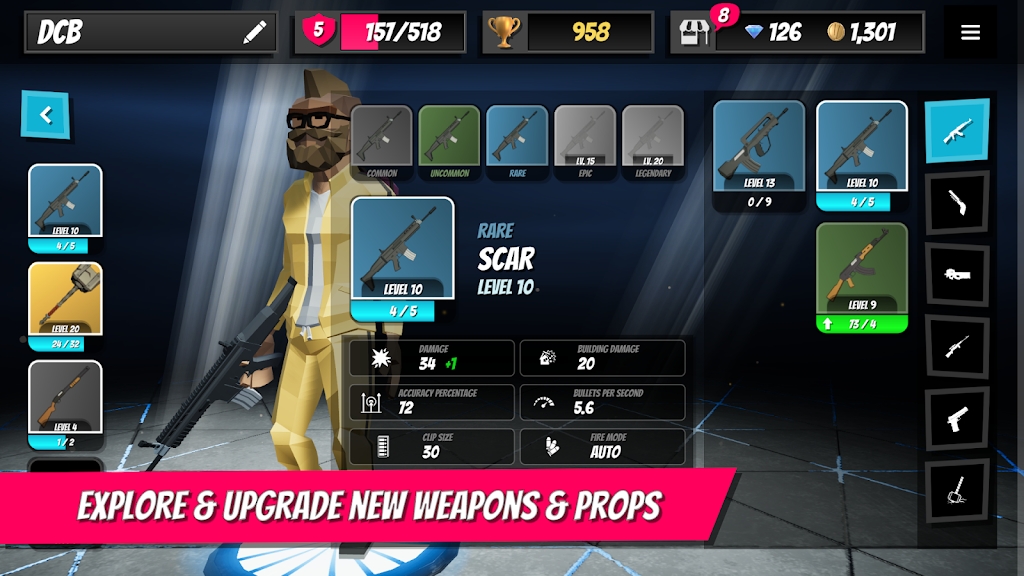Switch to the submachine gun category tab
This screenshot has width=1024, height=576.
(x=957, y=275)
